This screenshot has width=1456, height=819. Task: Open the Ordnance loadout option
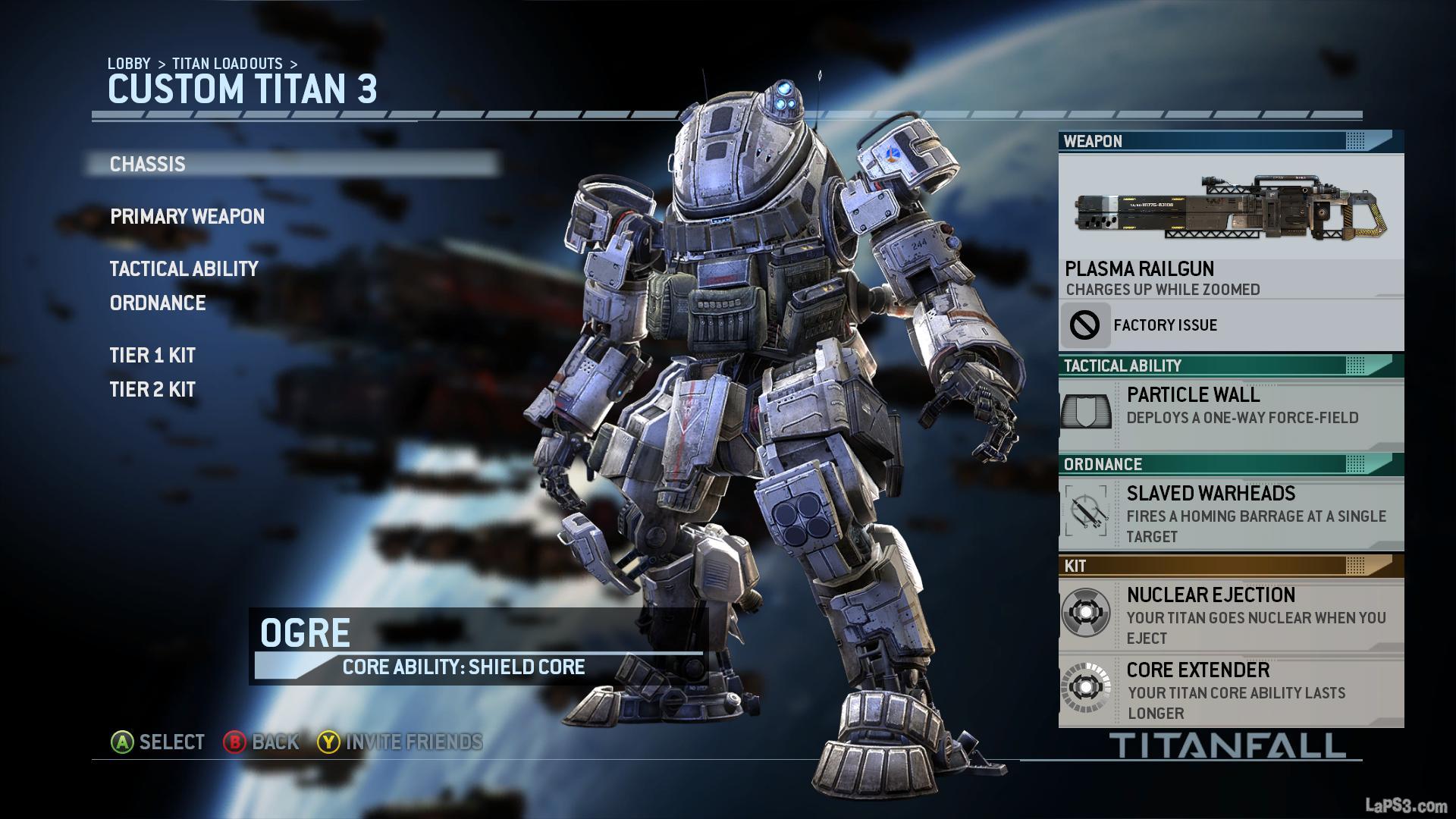coord(158,303)
